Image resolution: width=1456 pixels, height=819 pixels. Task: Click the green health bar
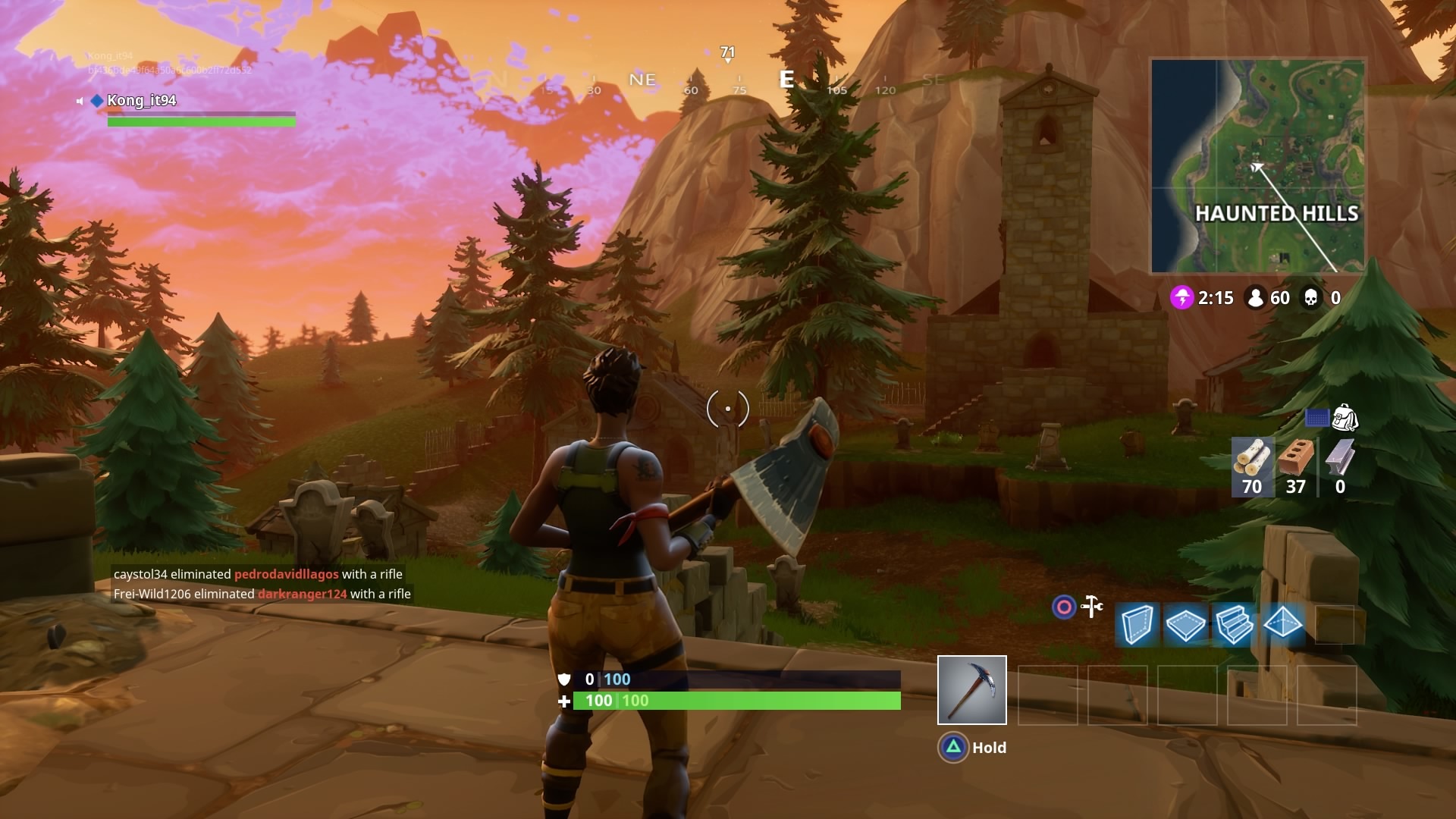[x=736, y=701]
